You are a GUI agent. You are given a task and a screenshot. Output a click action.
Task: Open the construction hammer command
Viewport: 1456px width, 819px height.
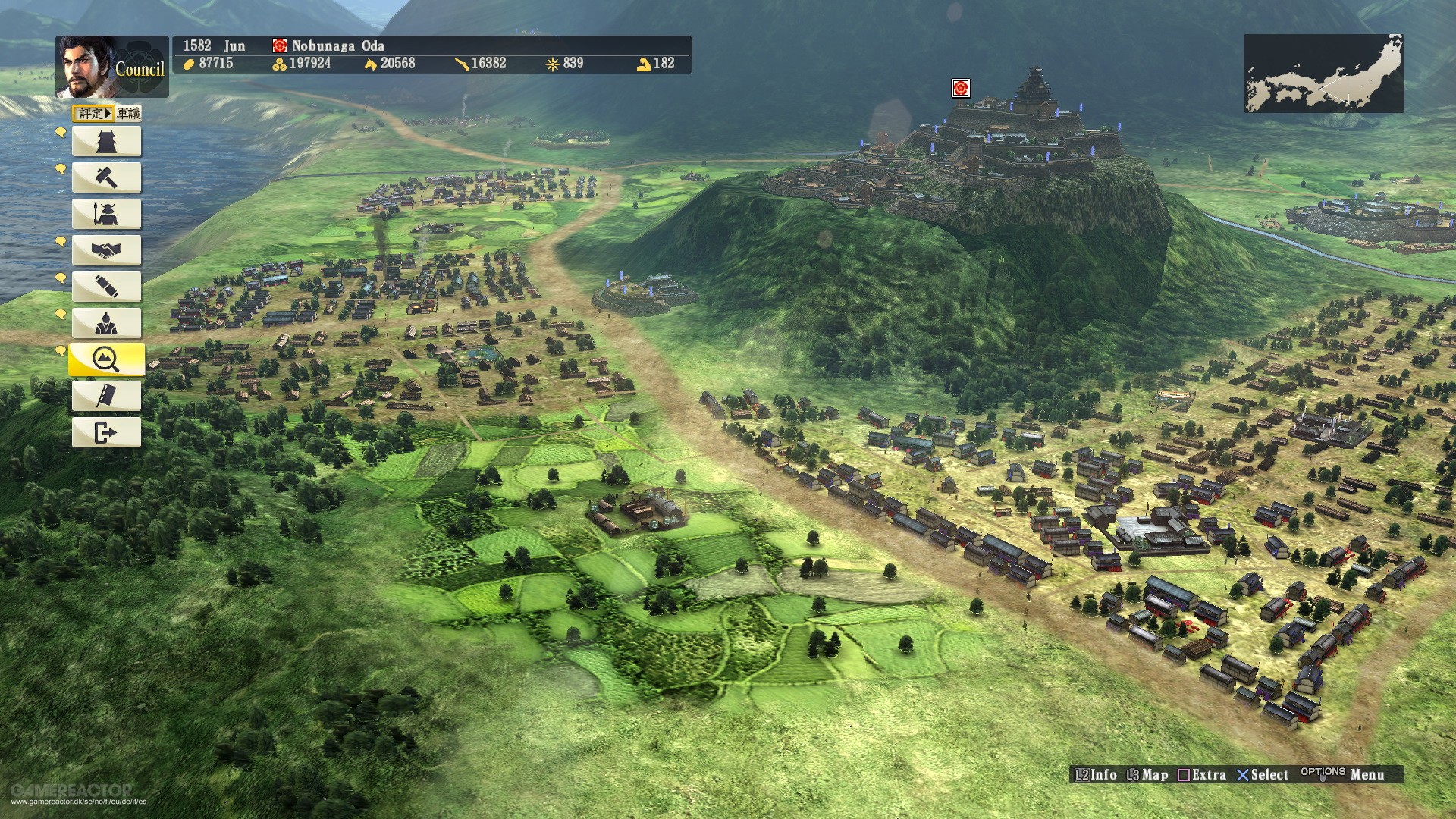click(x=106, y=177)
